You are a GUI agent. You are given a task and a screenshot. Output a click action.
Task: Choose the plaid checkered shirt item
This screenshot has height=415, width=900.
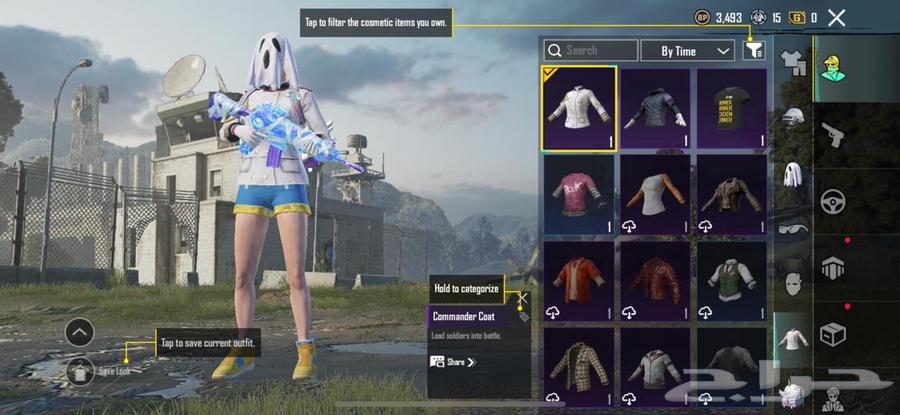point(579,364)
